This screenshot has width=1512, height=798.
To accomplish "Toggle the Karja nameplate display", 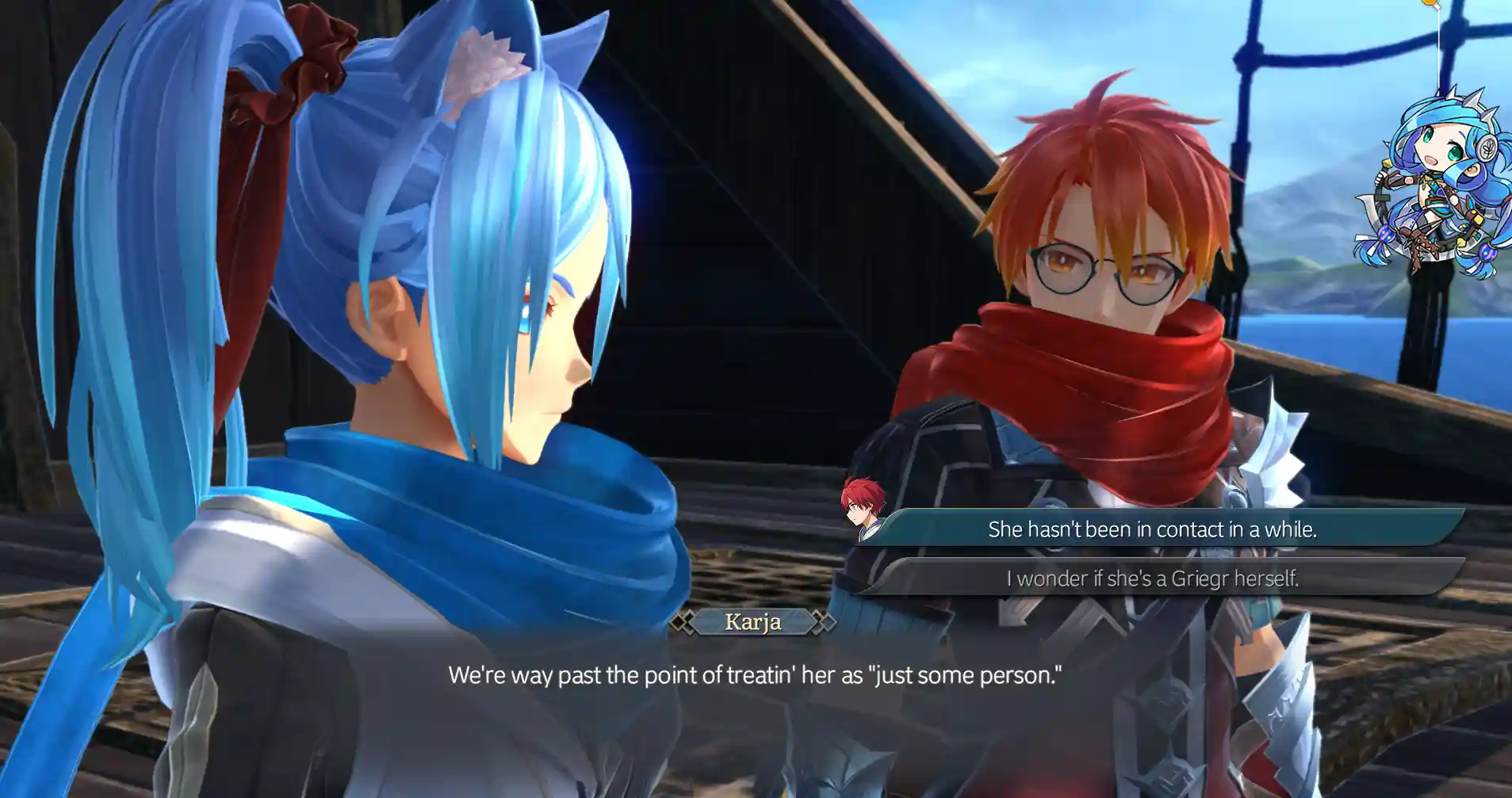I will (754, 623).
